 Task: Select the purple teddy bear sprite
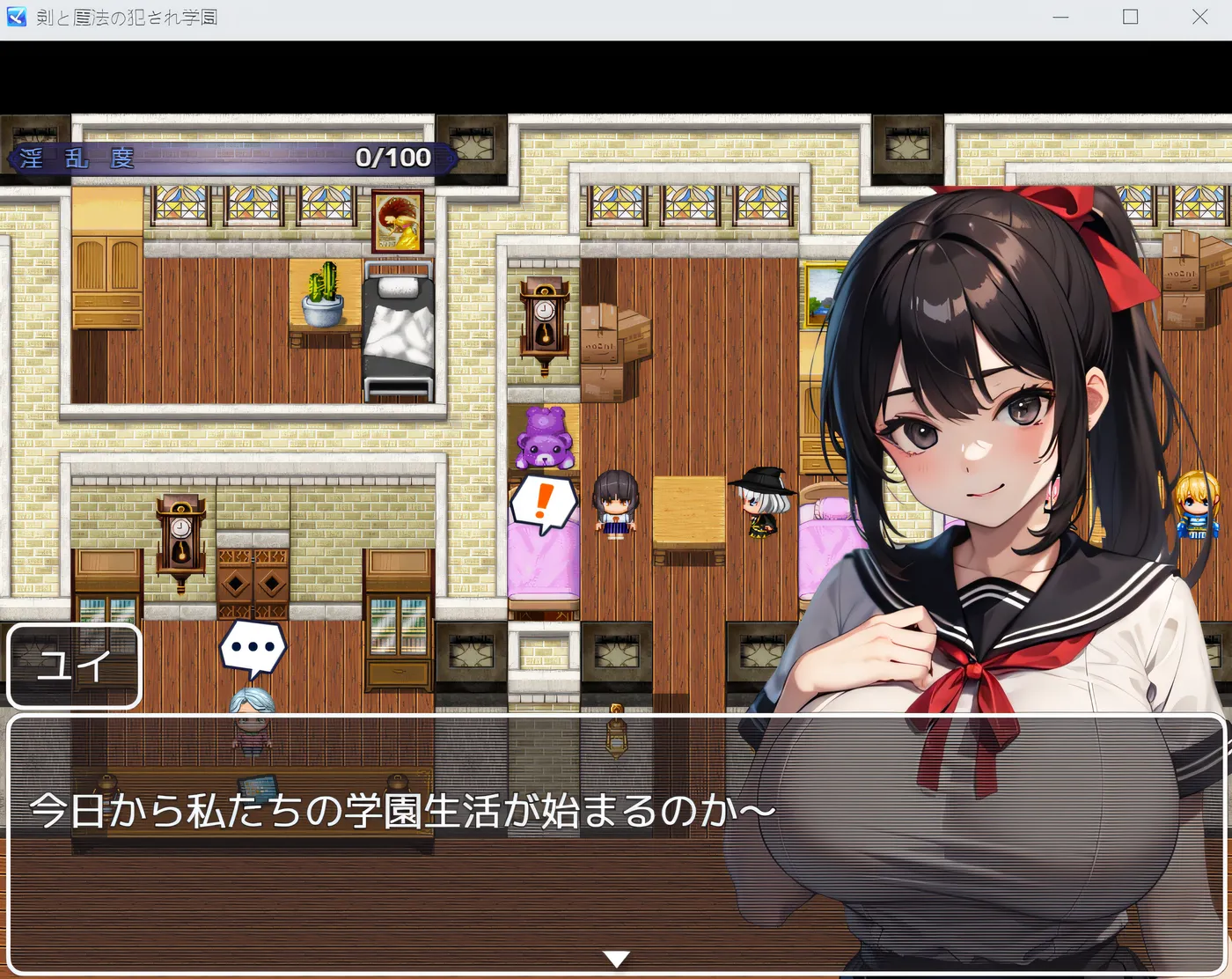click(x=543, y=438)
